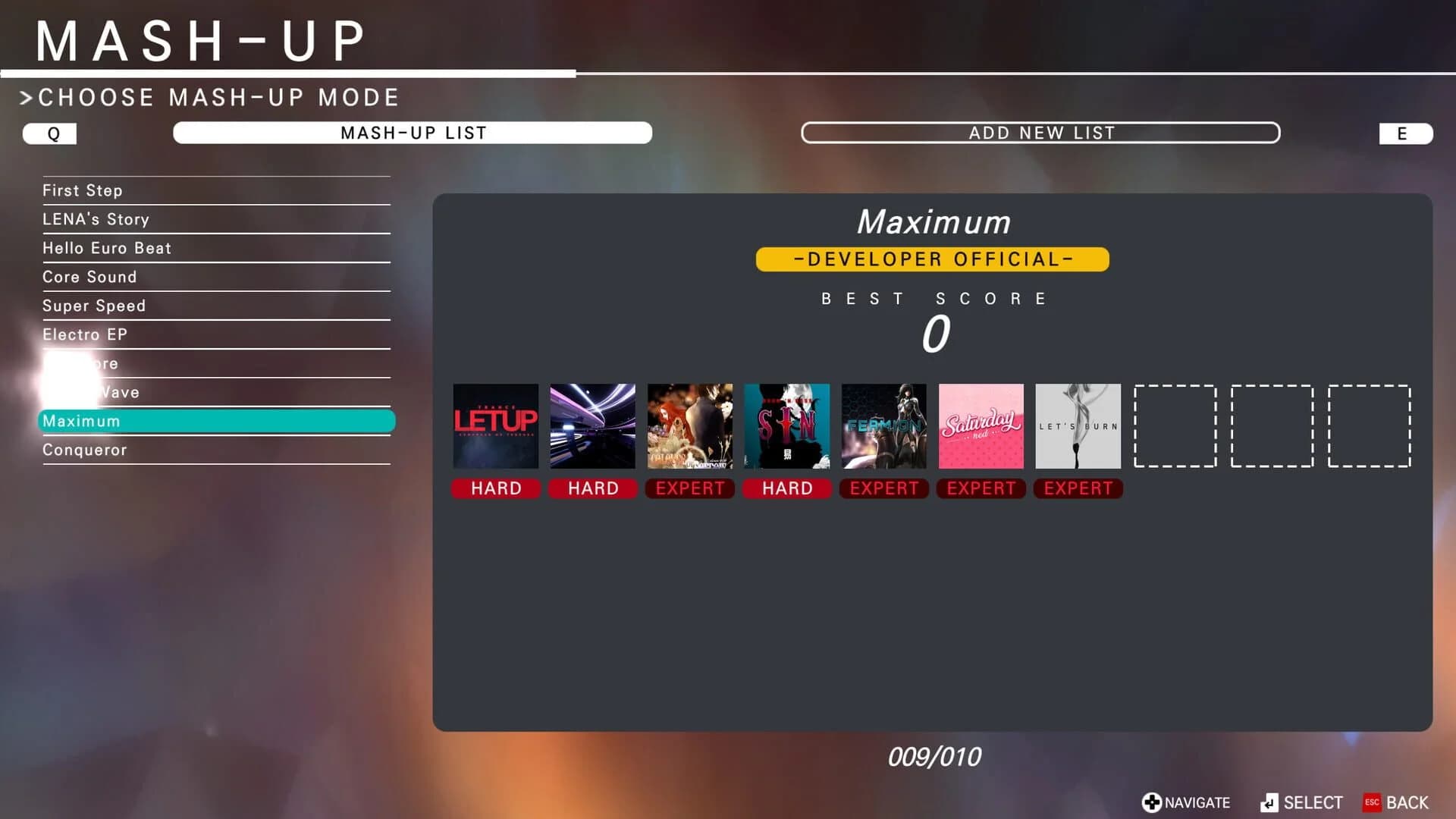Choose the Fermion song thumbnail
This screenshot has height=819, width=1456.
[884, 425]
